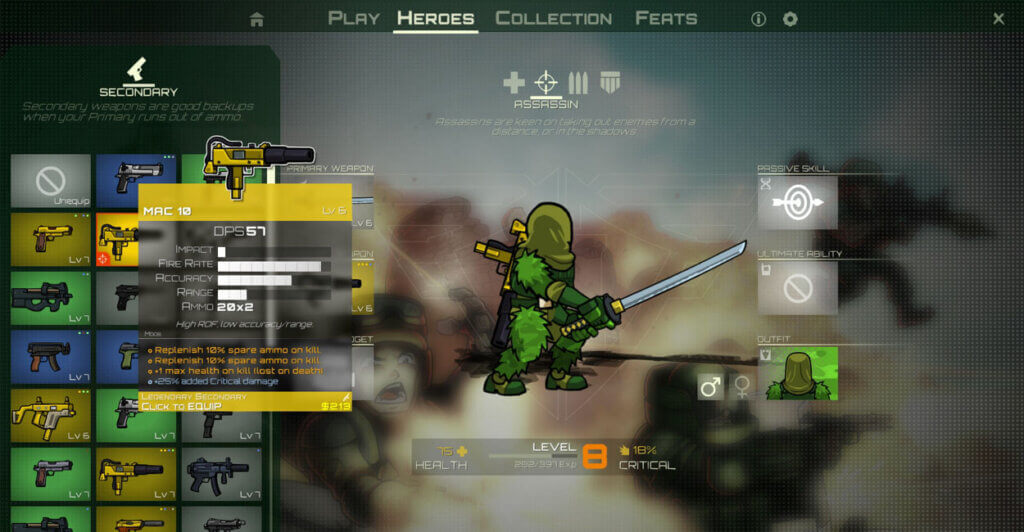
Task: Switch hero to female gender
Action: point(742,386)
